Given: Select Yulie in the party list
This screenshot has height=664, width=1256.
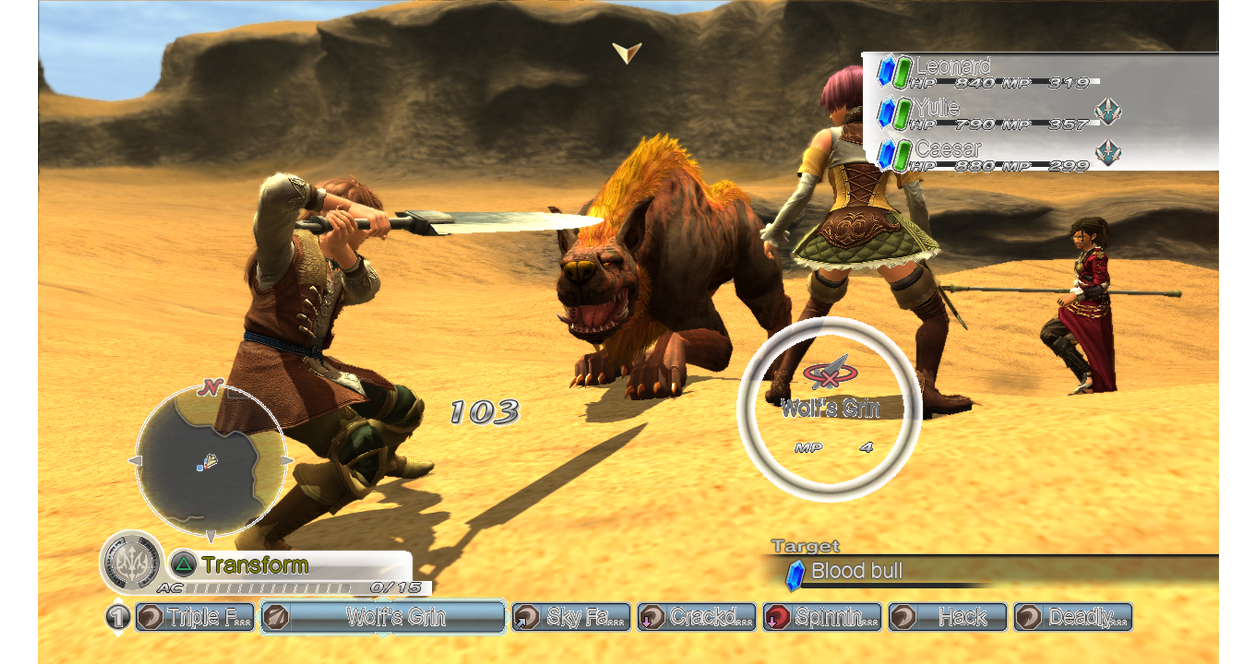Looking at the screenshot, I should tap(937, 108).
